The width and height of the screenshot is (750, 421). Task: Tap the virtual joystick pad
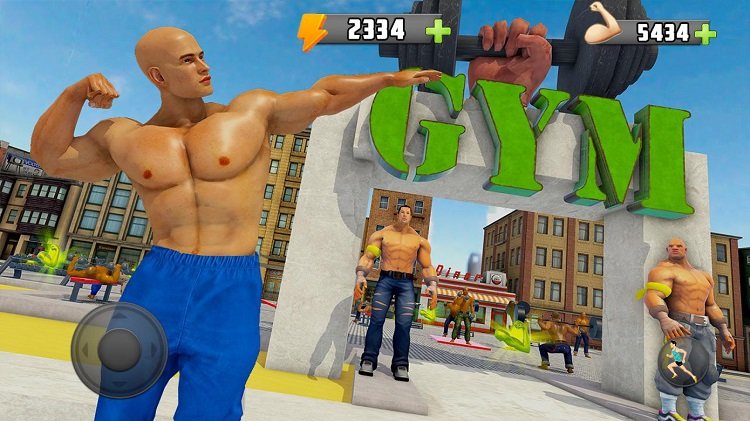point(120,350)
